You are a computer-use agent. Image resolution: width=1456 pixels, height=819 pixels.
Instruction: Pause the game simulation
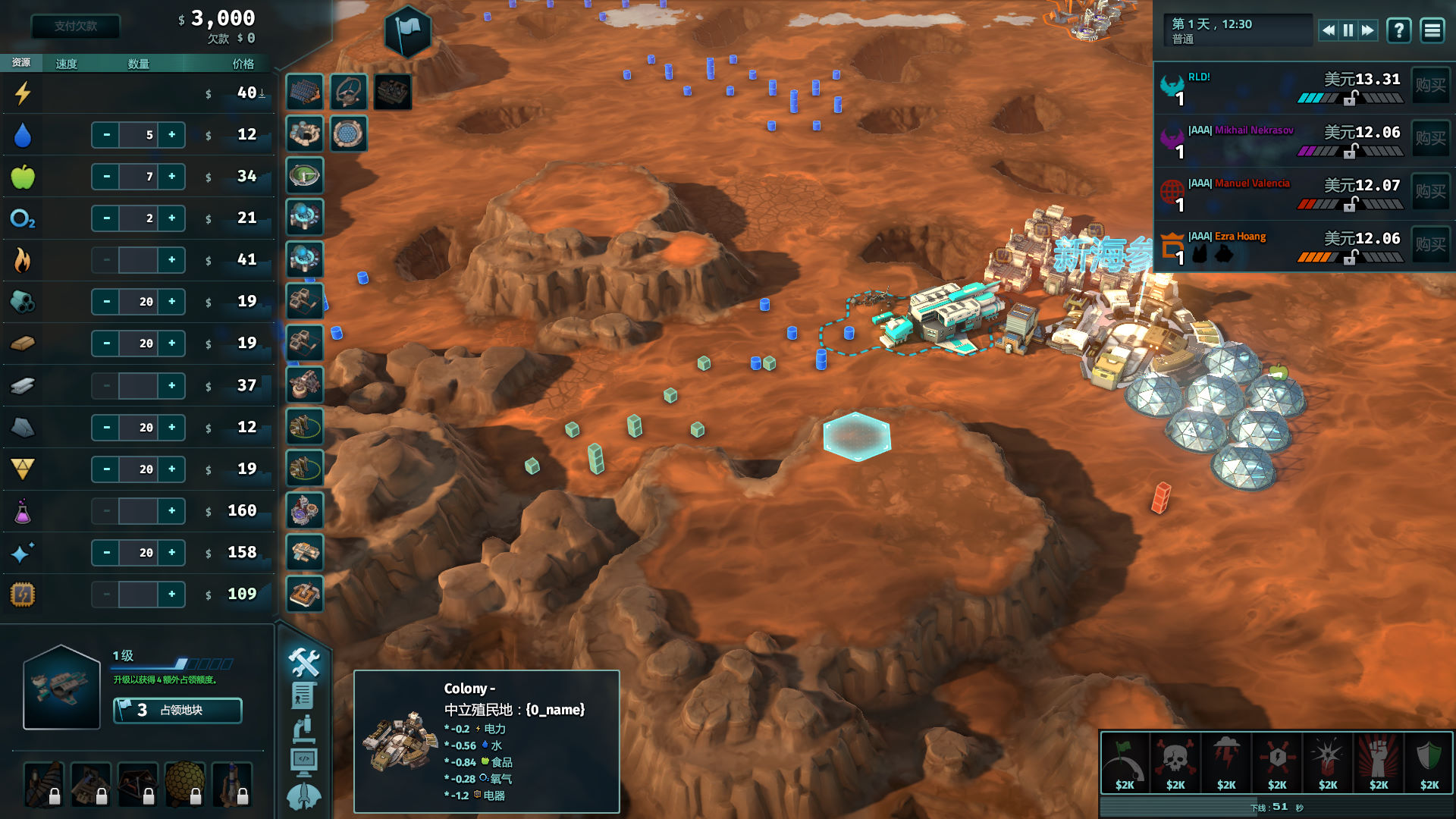point(1348,30)
